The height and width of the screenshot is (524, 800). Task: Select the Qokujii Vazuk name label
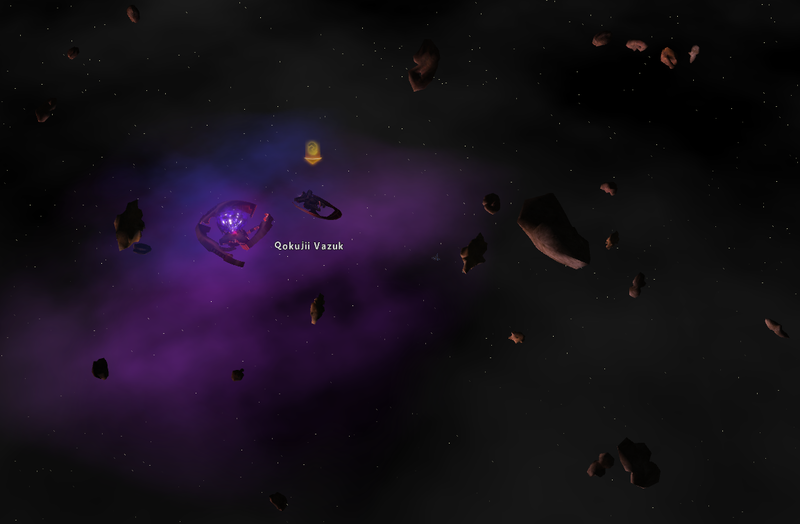(x=309, y=245)
